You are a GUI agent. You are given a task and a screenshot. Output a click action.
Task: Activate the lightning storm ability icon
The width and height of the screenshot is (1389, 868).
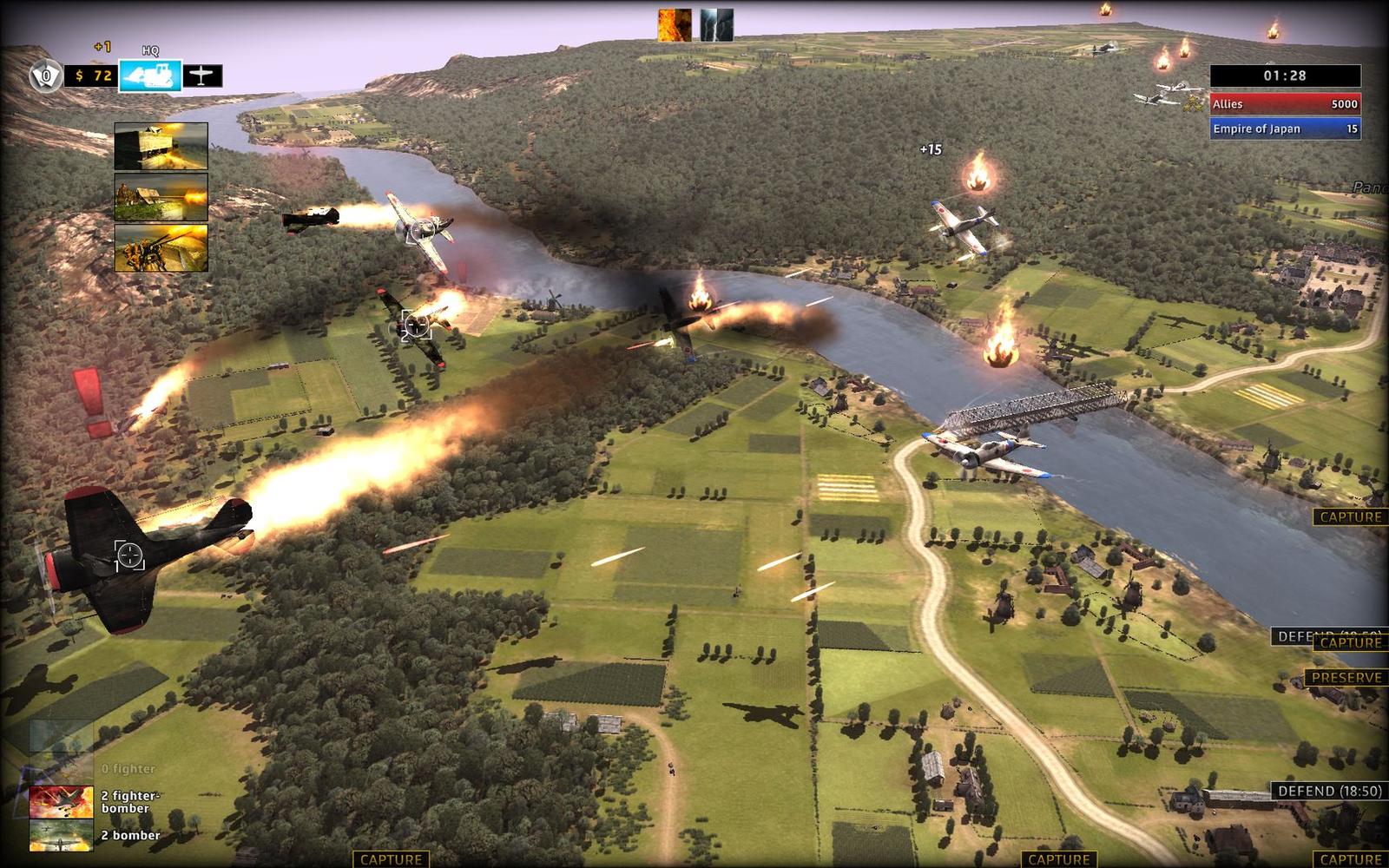coord(716,25)
